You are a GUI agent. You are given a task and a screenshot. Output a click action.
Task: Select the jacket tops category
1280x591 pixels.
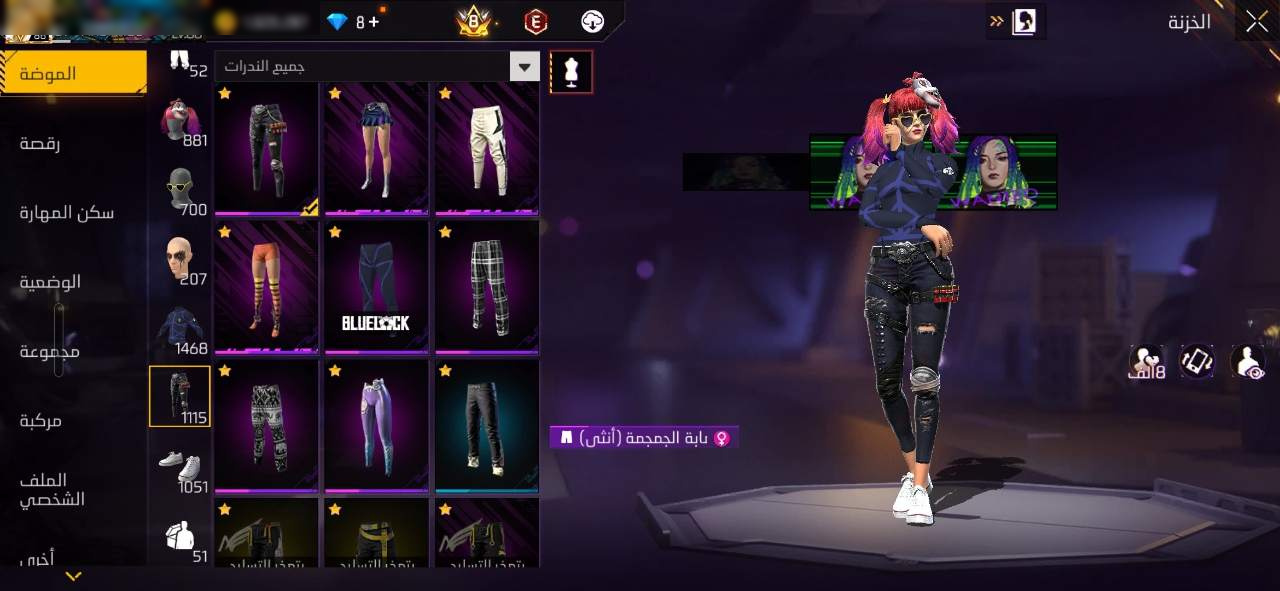tap(180, 330)
